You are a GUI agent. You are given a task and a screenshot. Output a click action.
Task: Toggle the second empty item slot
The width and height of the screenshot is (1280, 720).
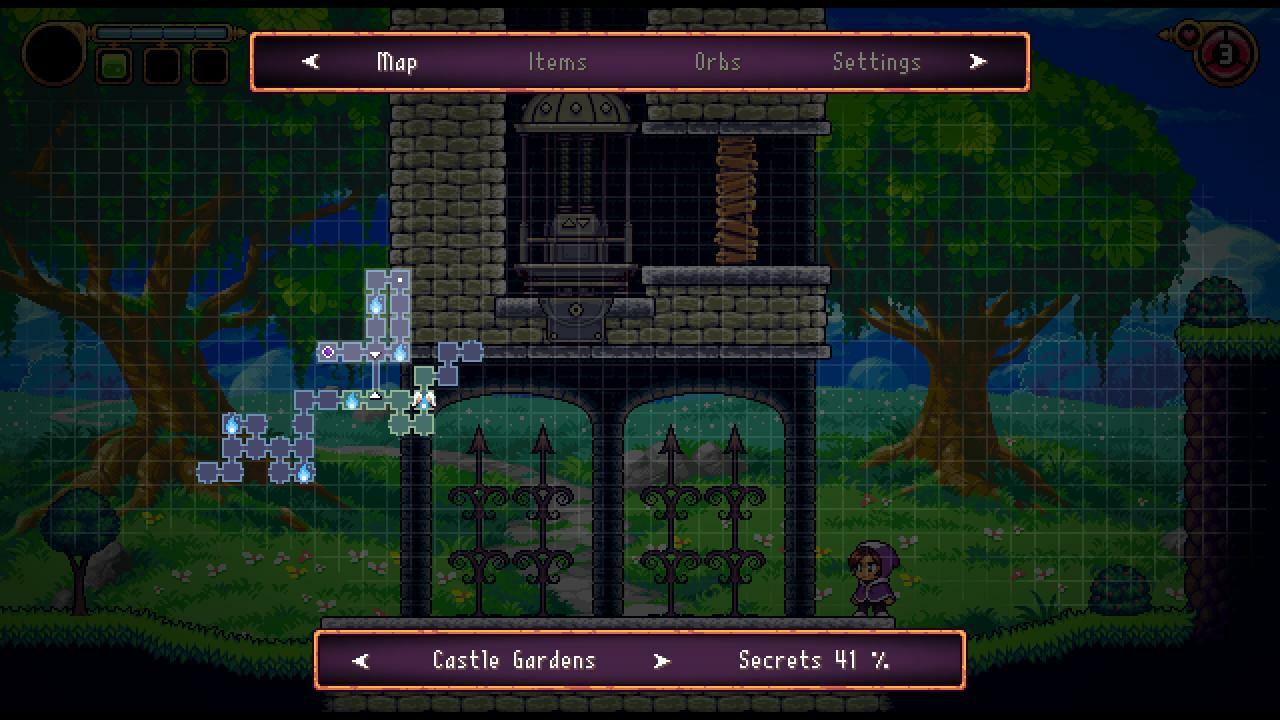point(161,66)
